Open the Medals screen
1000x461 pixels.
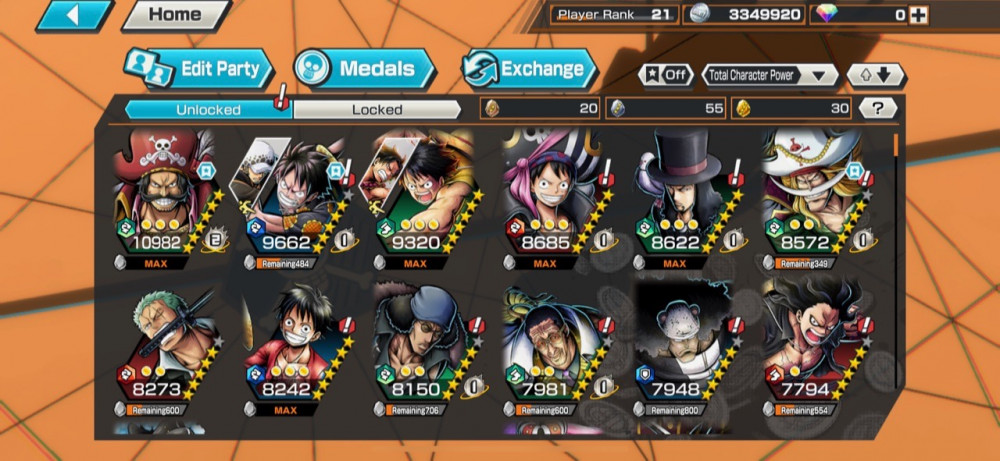point(365,69)
